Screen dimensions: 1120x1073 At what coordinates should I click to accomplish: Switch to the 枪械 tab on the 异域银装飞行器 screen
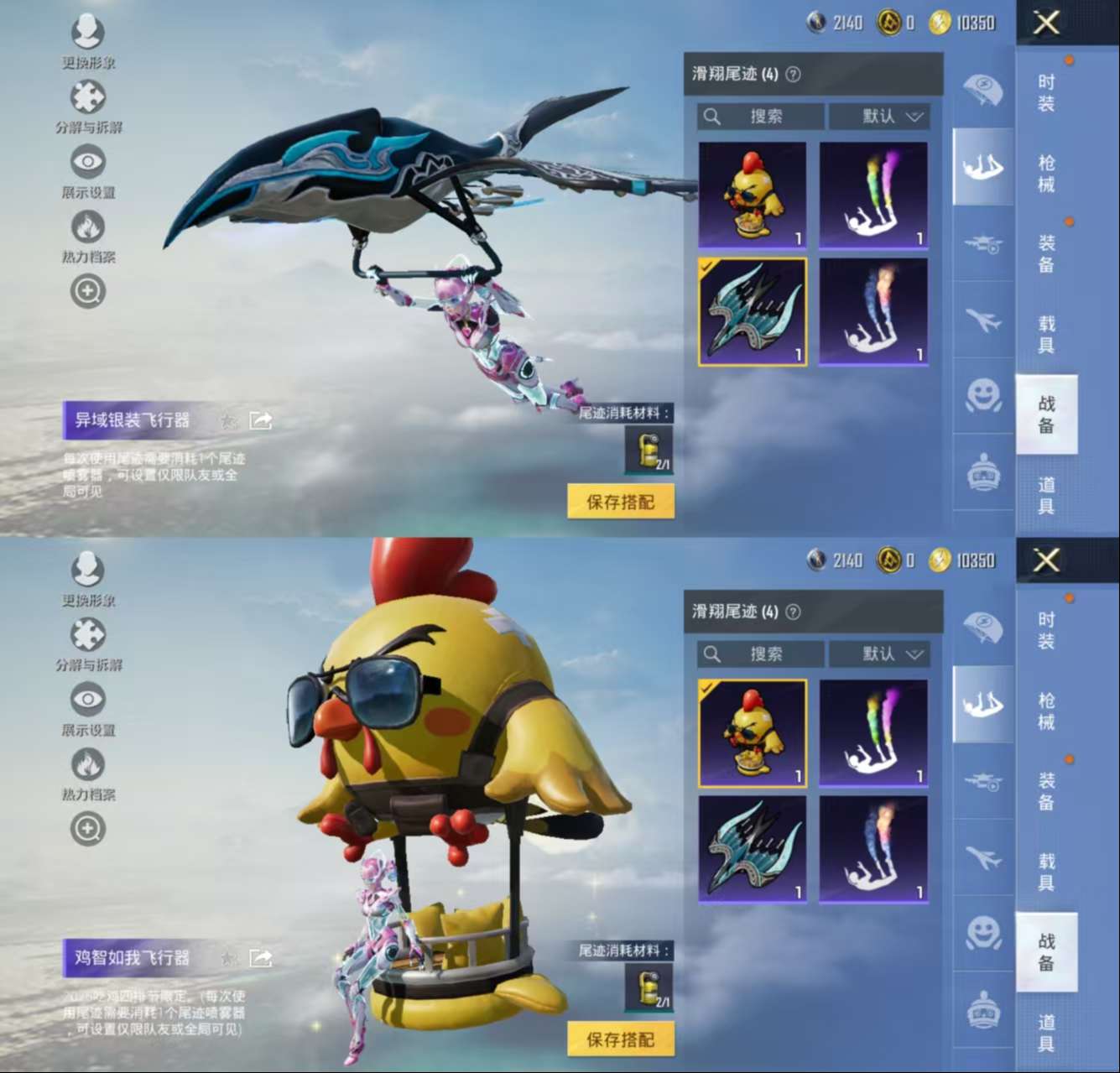pos(1046,174)
